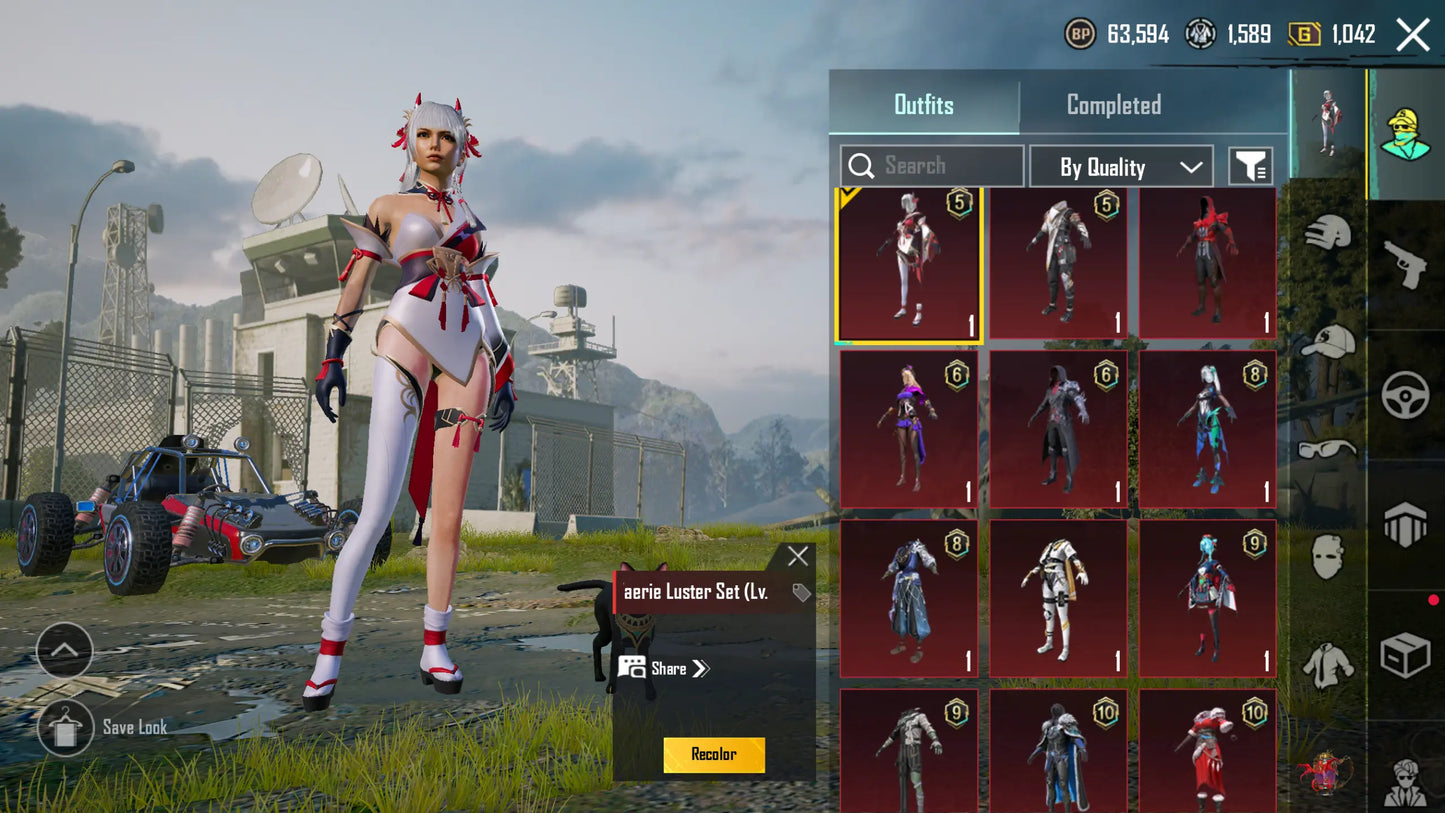The height and width of the screenshot is (813, 1445).
Task: Save the current look
Action: (x=66, y=727)
